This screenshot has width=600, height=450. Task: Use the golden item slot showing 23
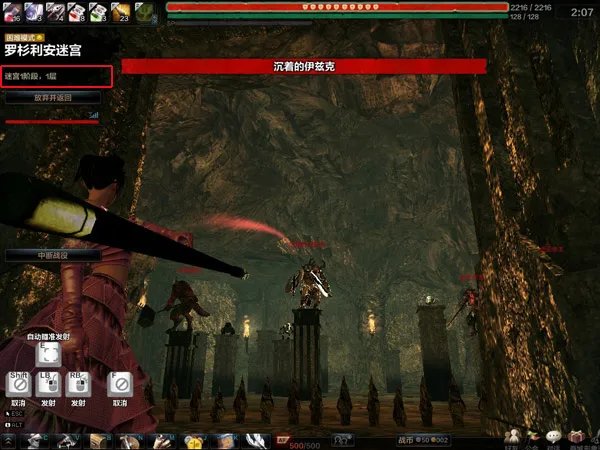click(123, 12)
